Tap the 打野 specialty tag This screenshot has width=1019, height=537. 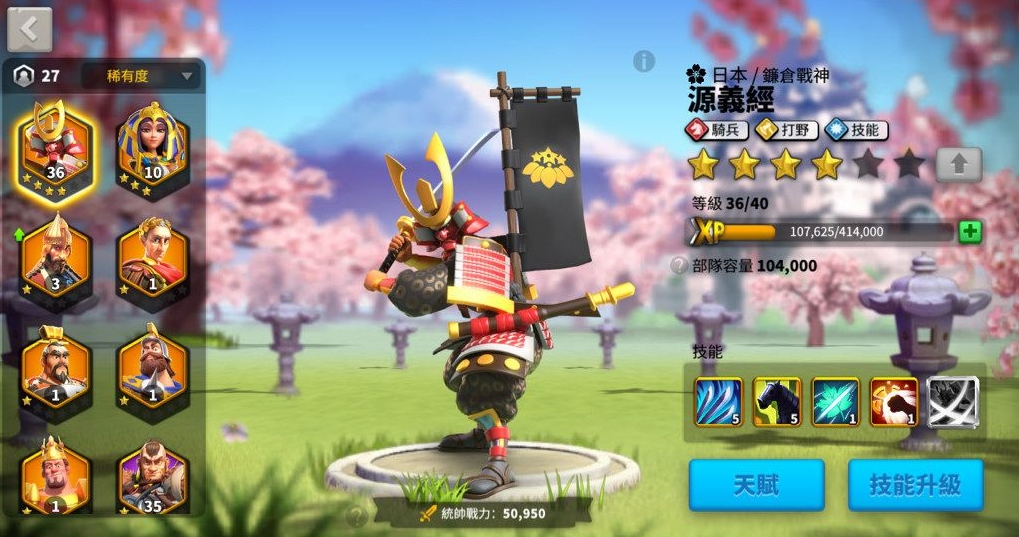787,130
